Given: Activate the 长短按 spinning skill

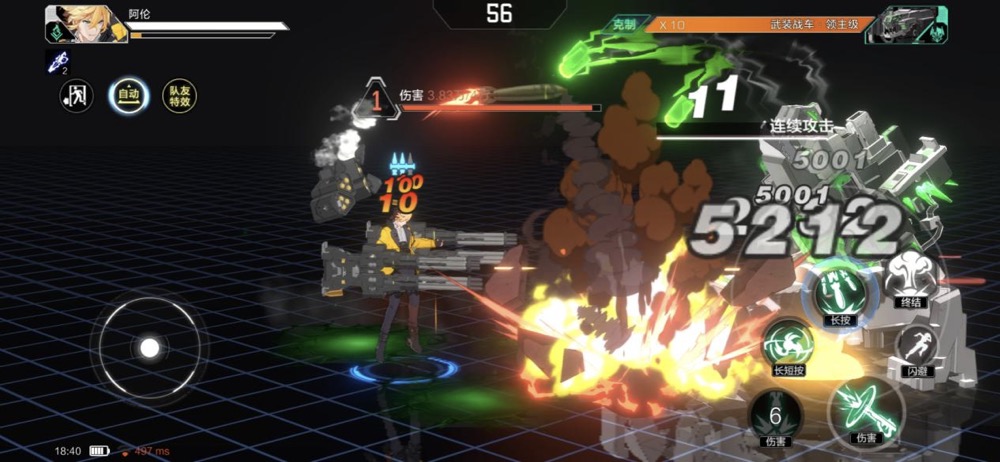Looking at the screenshot, I should 789,347.
